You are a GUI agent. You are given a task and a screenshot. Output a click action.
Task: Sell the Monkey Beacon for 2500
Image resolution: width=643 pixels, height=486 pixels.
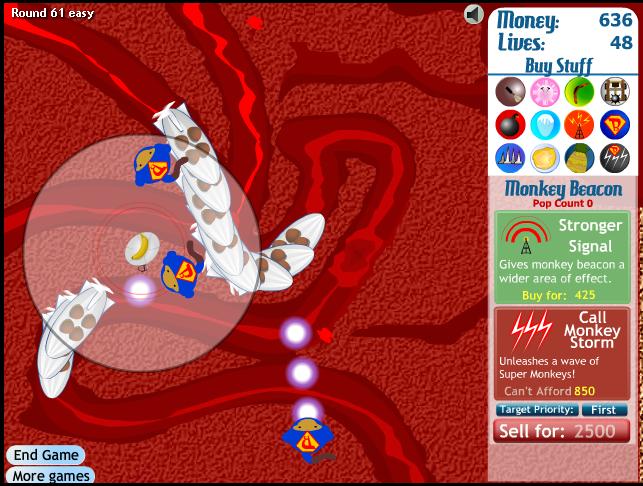(562, 431)
